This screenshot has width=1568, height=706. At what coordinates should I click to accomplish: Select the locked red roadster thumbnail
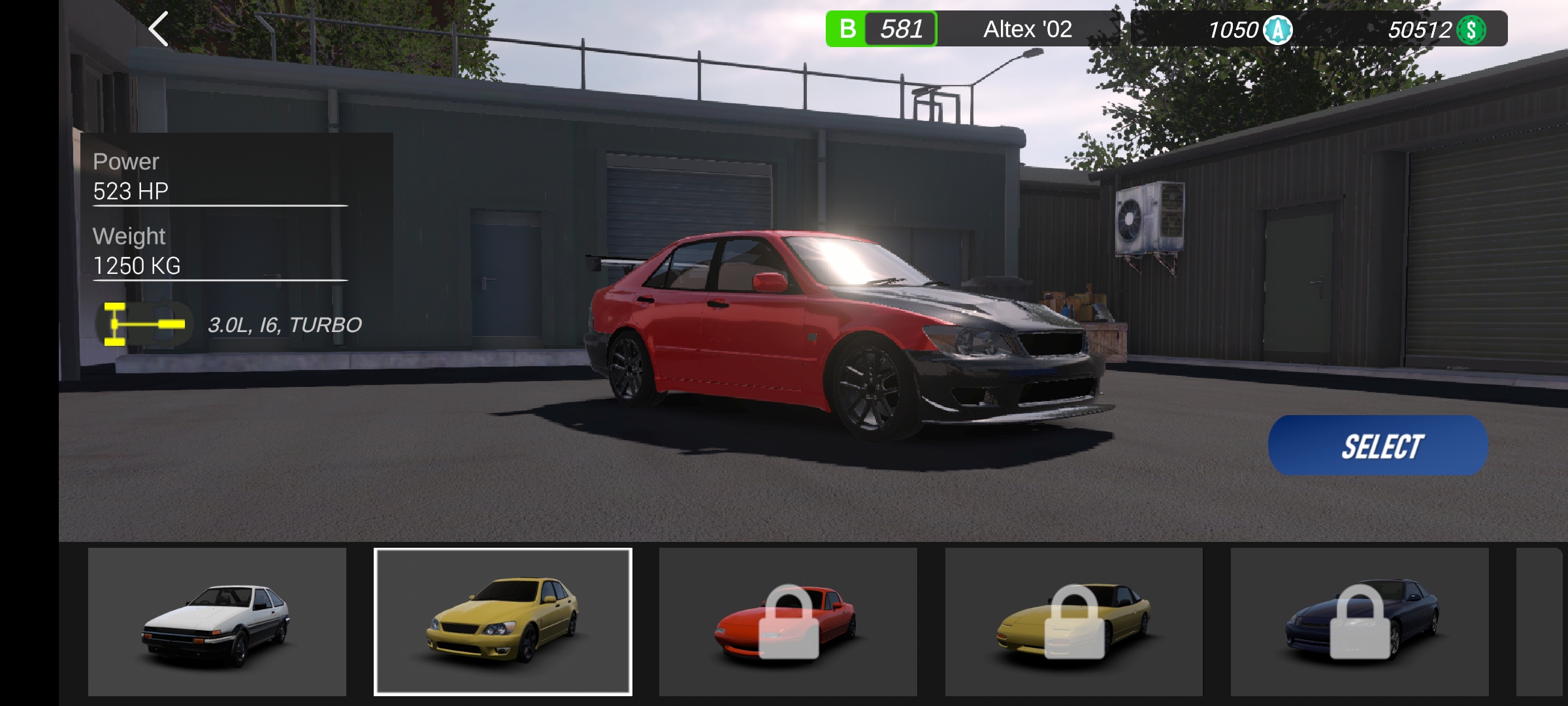[788, 622]
